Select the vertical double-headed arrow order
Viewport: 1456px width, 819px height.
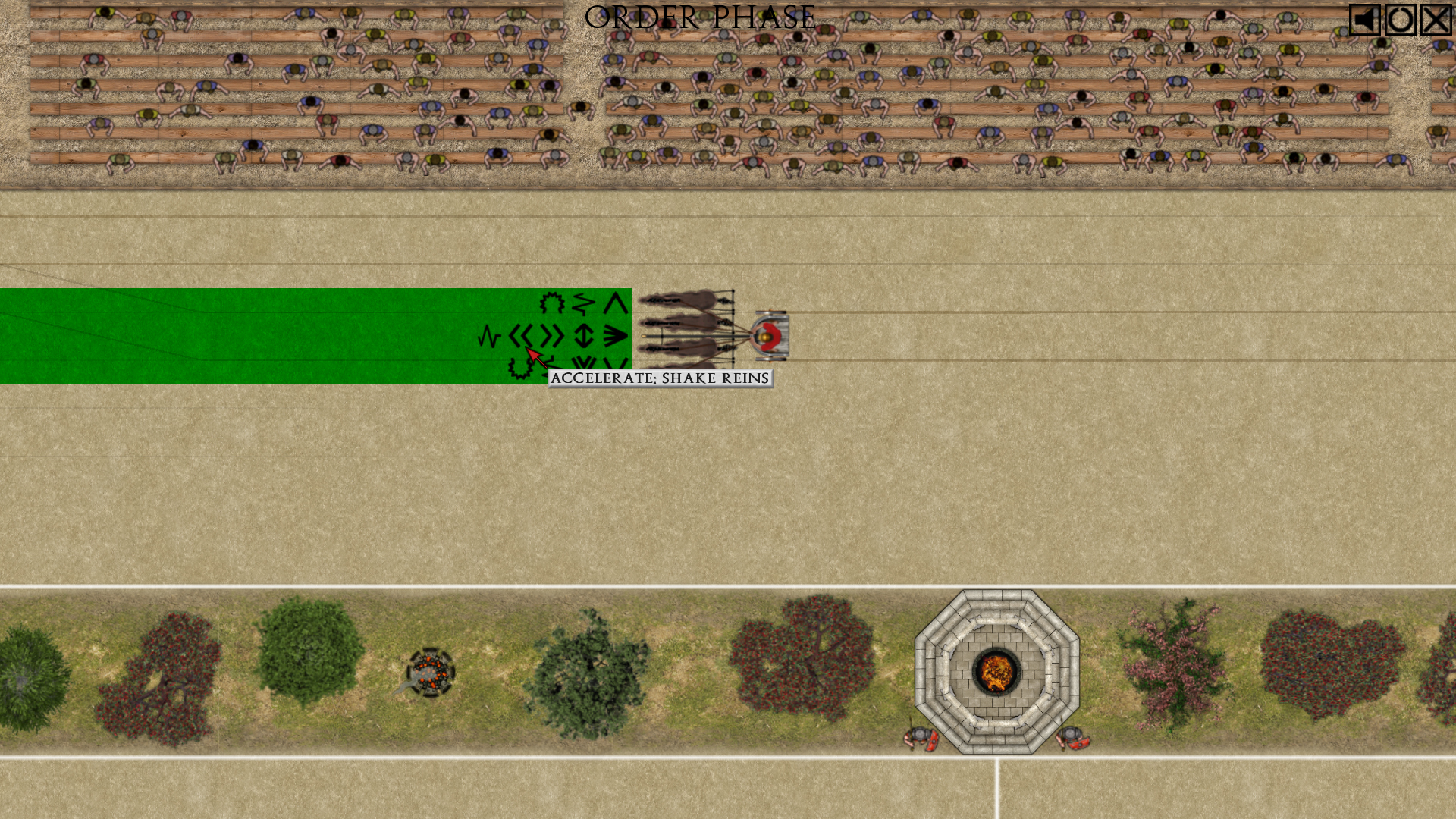click(584, 336)
